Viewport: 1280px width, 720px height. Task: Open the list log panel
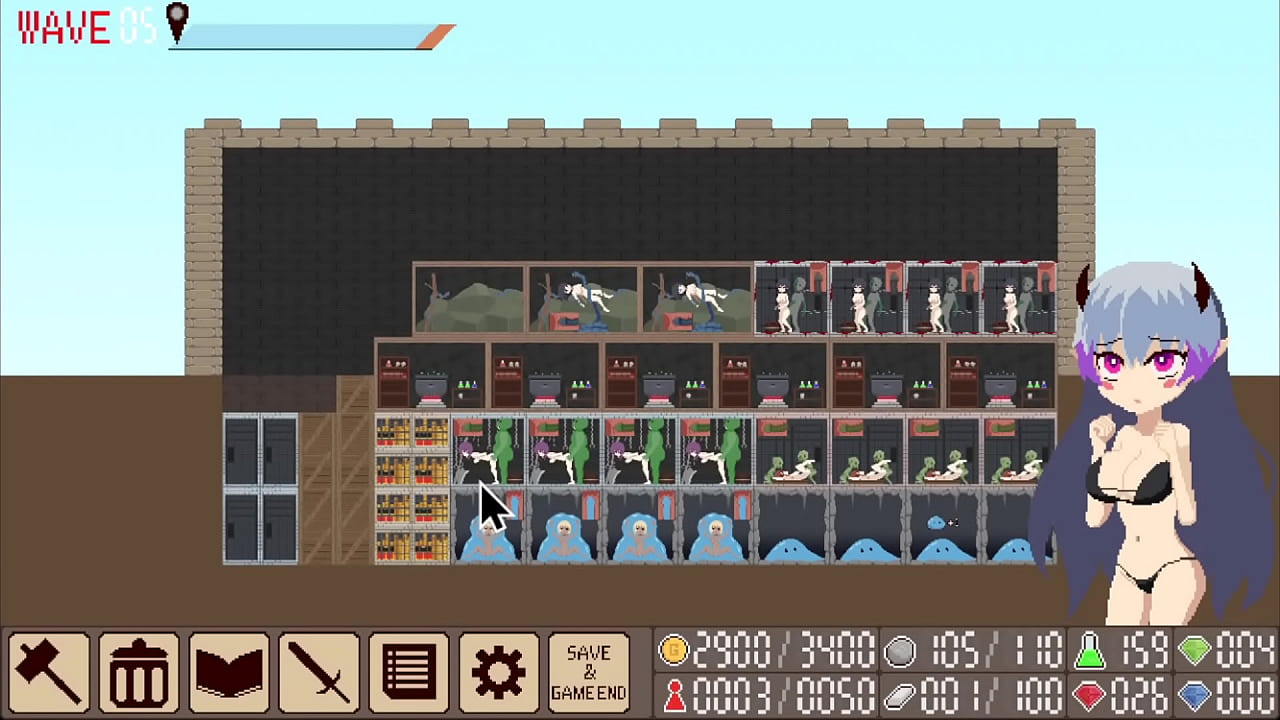click(408, 670)
